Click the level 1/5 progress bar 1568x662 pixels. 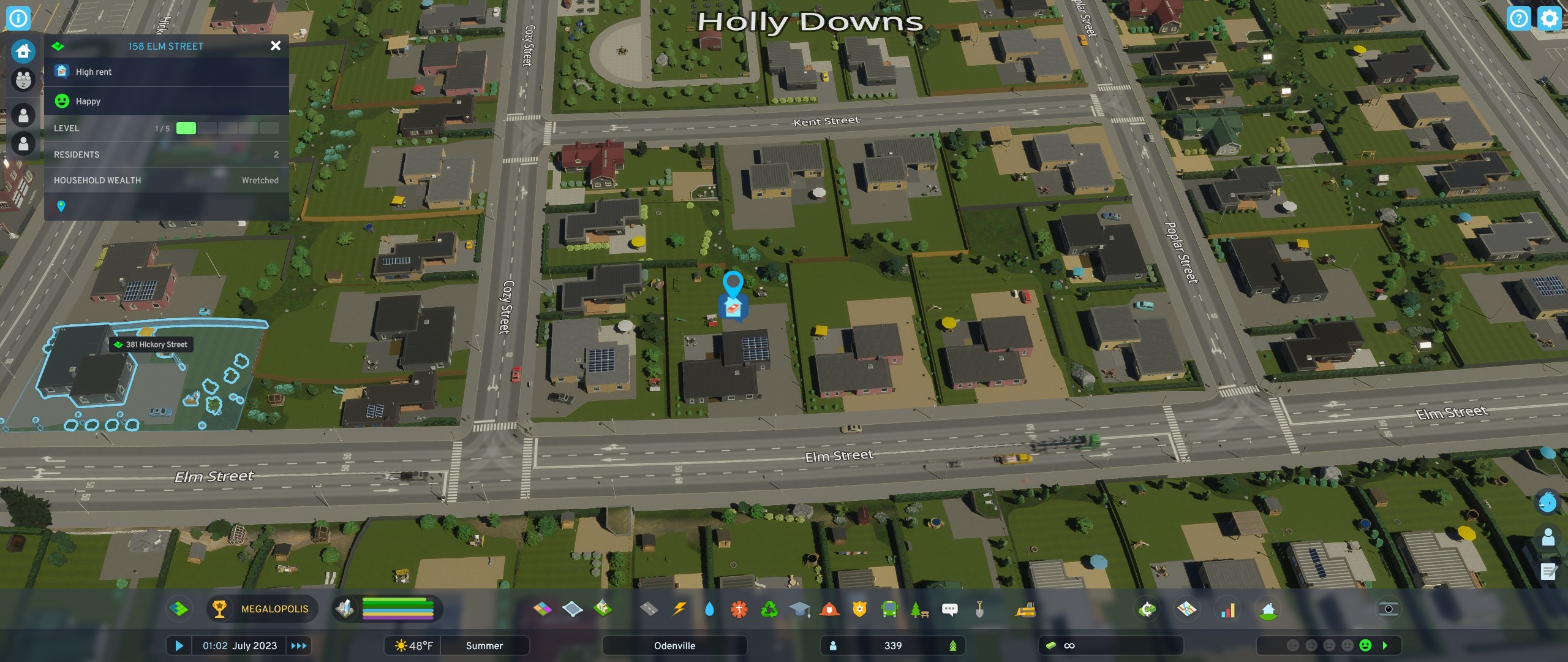click(227, 128)
